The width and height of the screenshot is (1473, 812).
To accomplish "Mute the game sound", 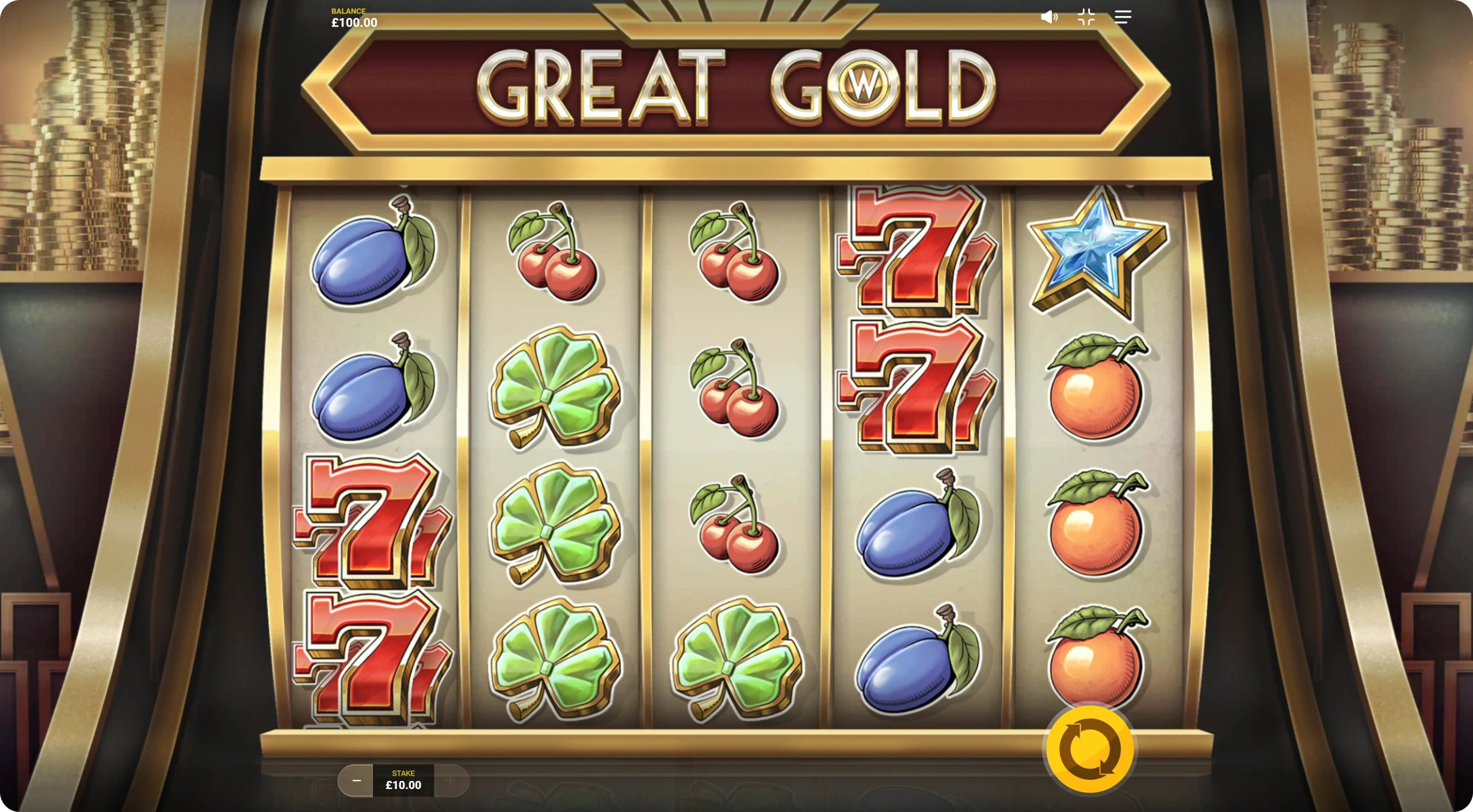I will [x=1049, y=17].
